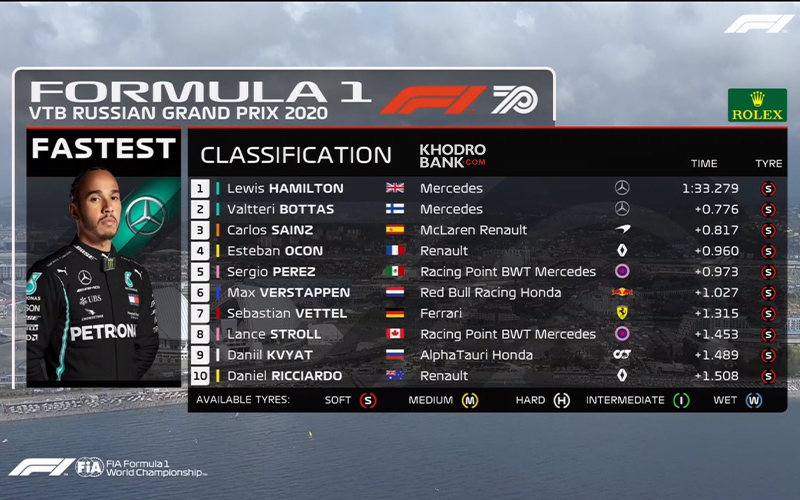Screen dimensions: 800x500
Task: Select Lewis Hamilton's classification row
Action: [285, 188]
